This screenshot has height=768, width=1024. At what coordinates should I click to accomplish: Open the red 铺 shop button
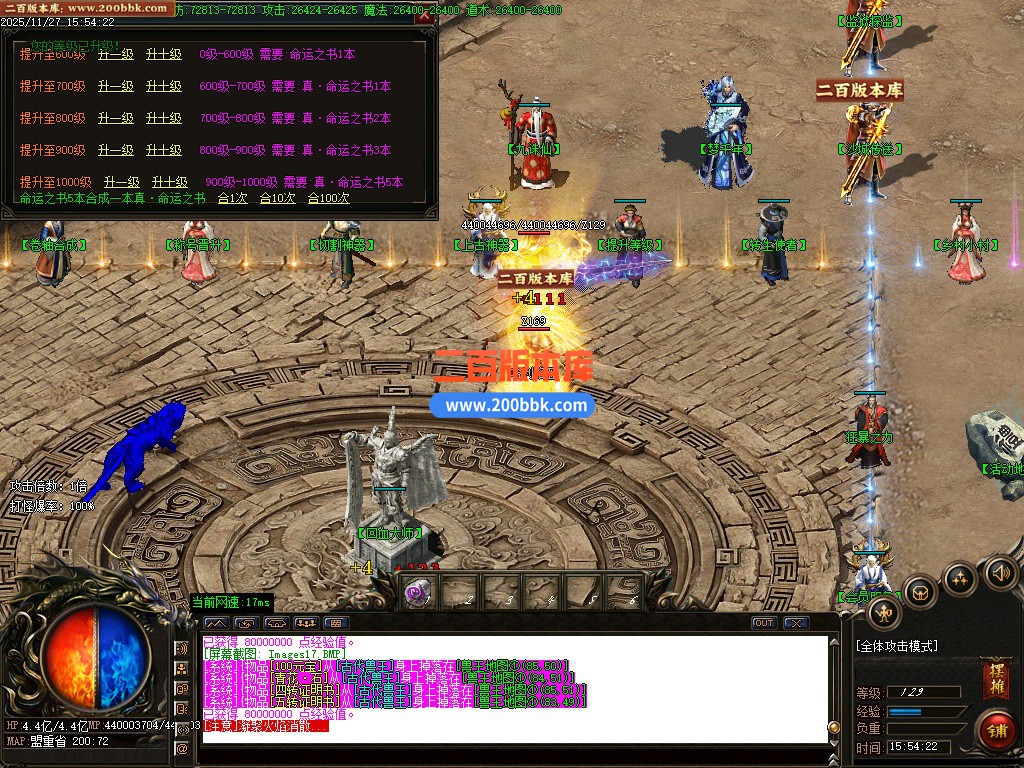[x=995, y=731]
